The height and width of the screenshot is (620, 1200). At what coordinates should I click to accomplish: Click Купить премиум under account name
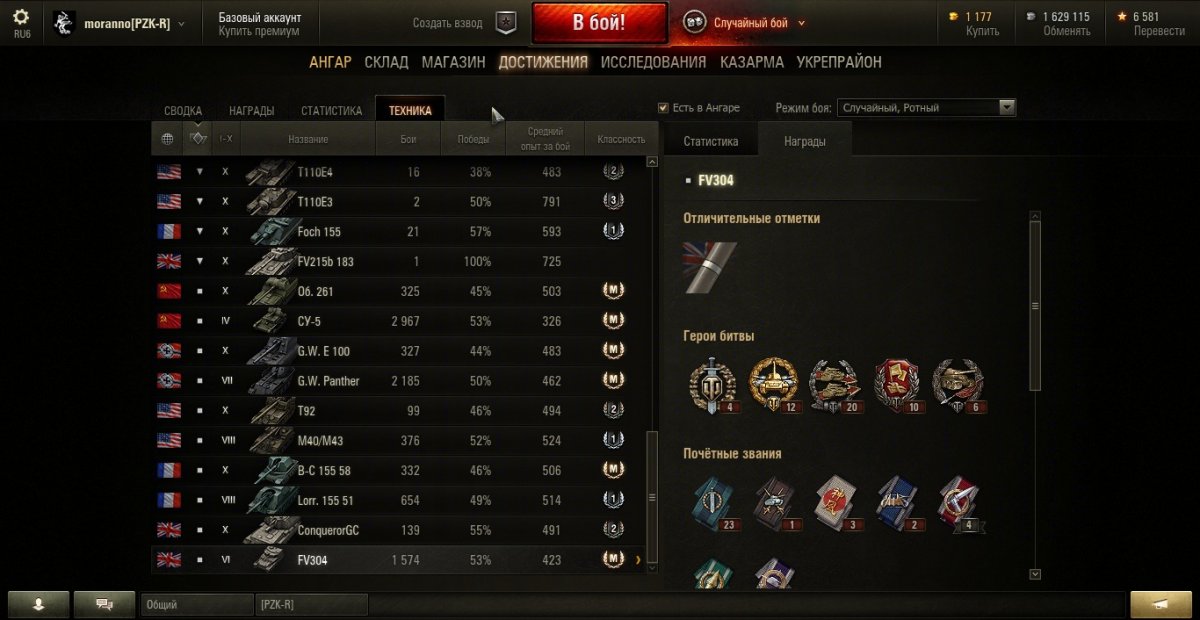point(259,32)
